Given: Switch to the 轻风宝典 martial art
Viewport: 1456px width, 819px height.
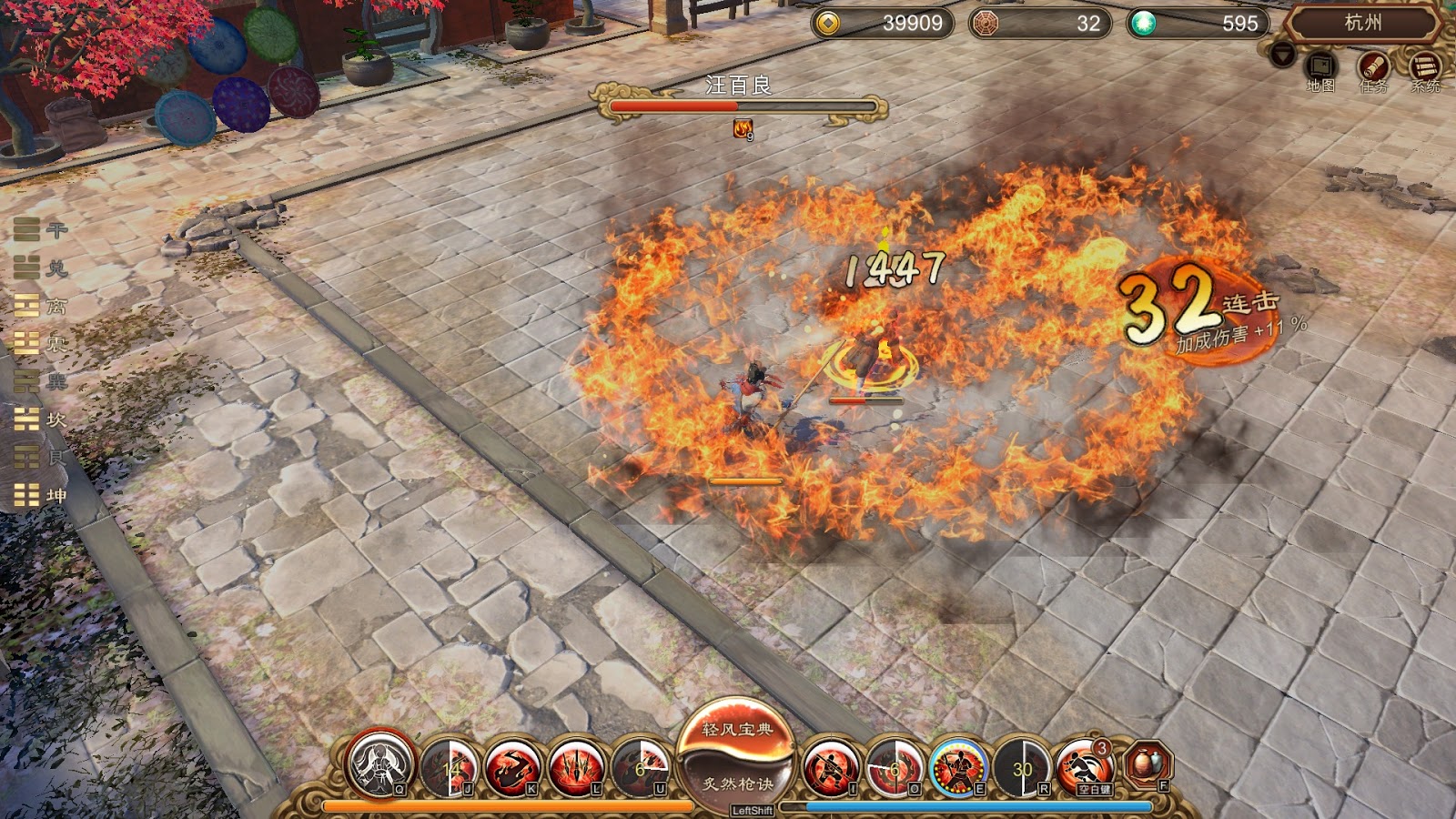Looking at the screenshot, I should pos(737,729).
